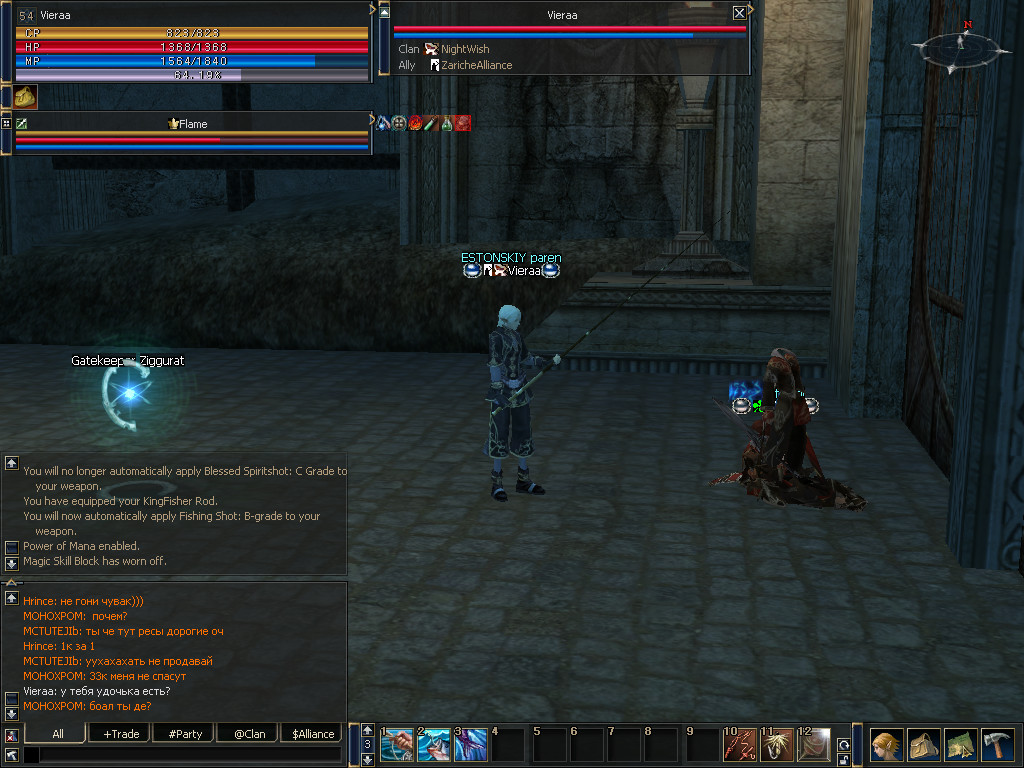Activate the fish hook item in slot 11
This screenshot has height=768, width=1024.
point(777,745)
